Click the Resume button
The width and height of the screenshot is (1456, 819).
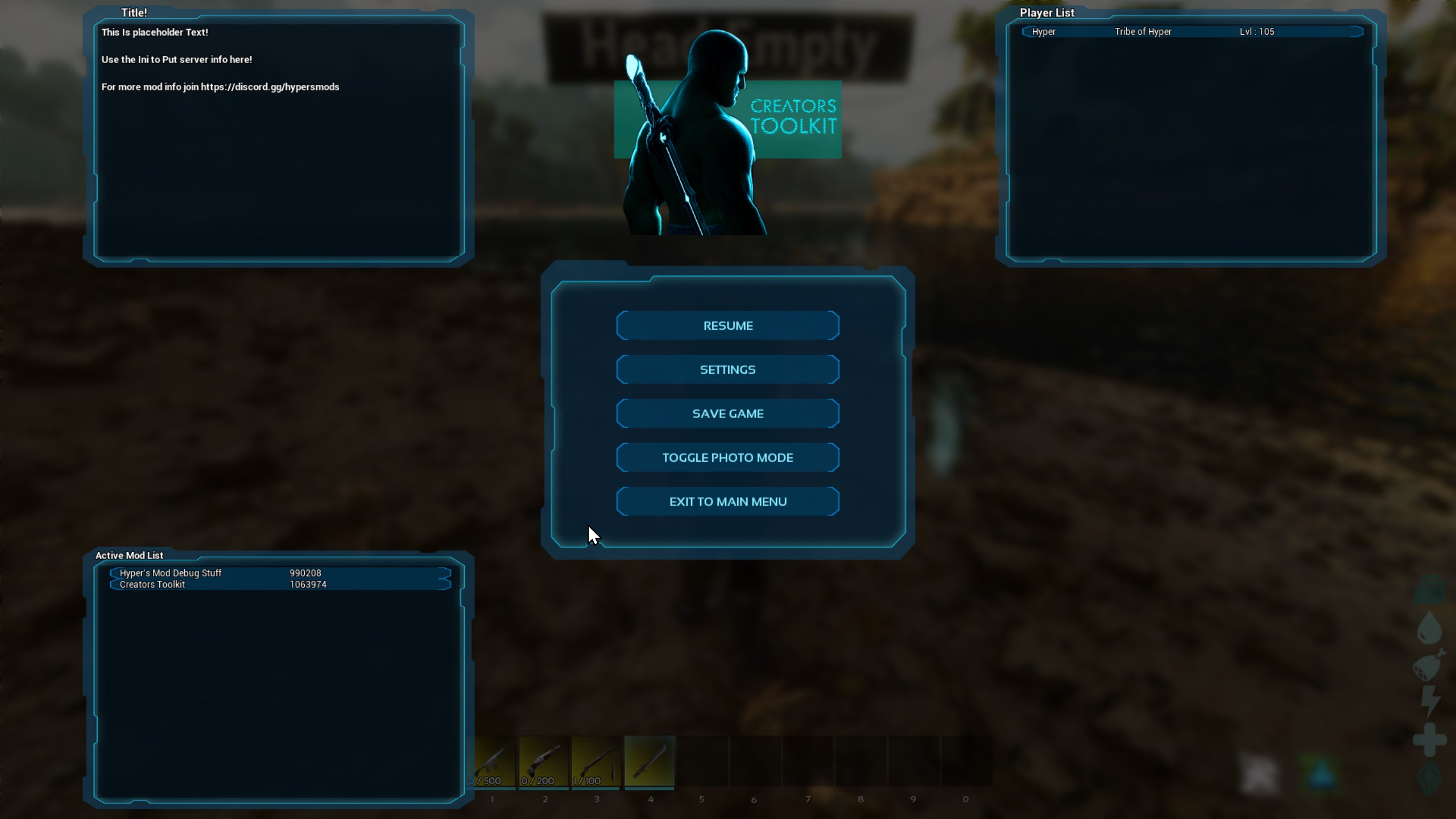[728, 325]
